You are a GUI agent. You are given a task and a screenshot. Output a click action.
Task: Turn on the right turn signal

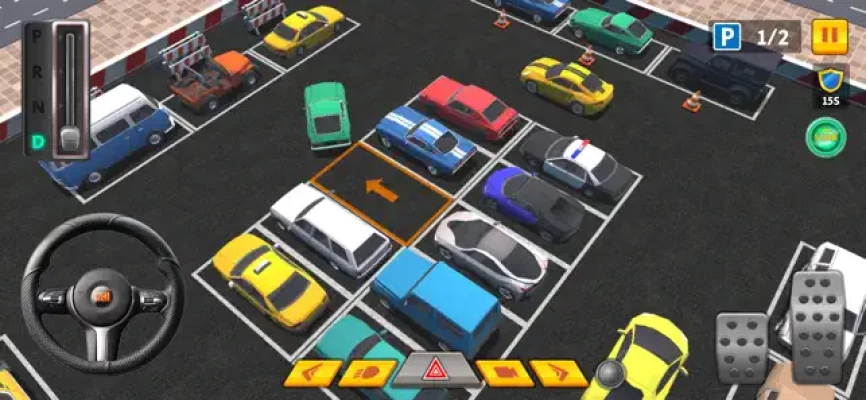point(558,373)
